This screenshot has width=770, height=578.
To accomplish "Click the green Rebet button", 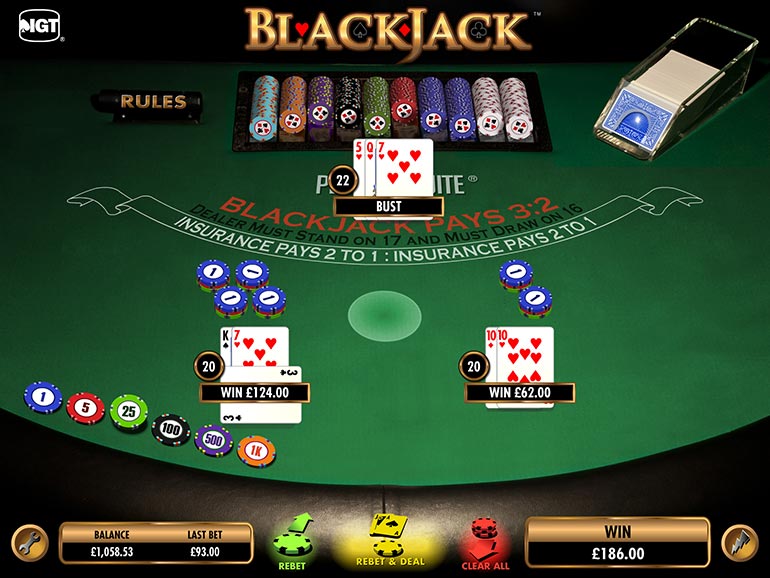I will pyautogui.click(x=293, y=542).
